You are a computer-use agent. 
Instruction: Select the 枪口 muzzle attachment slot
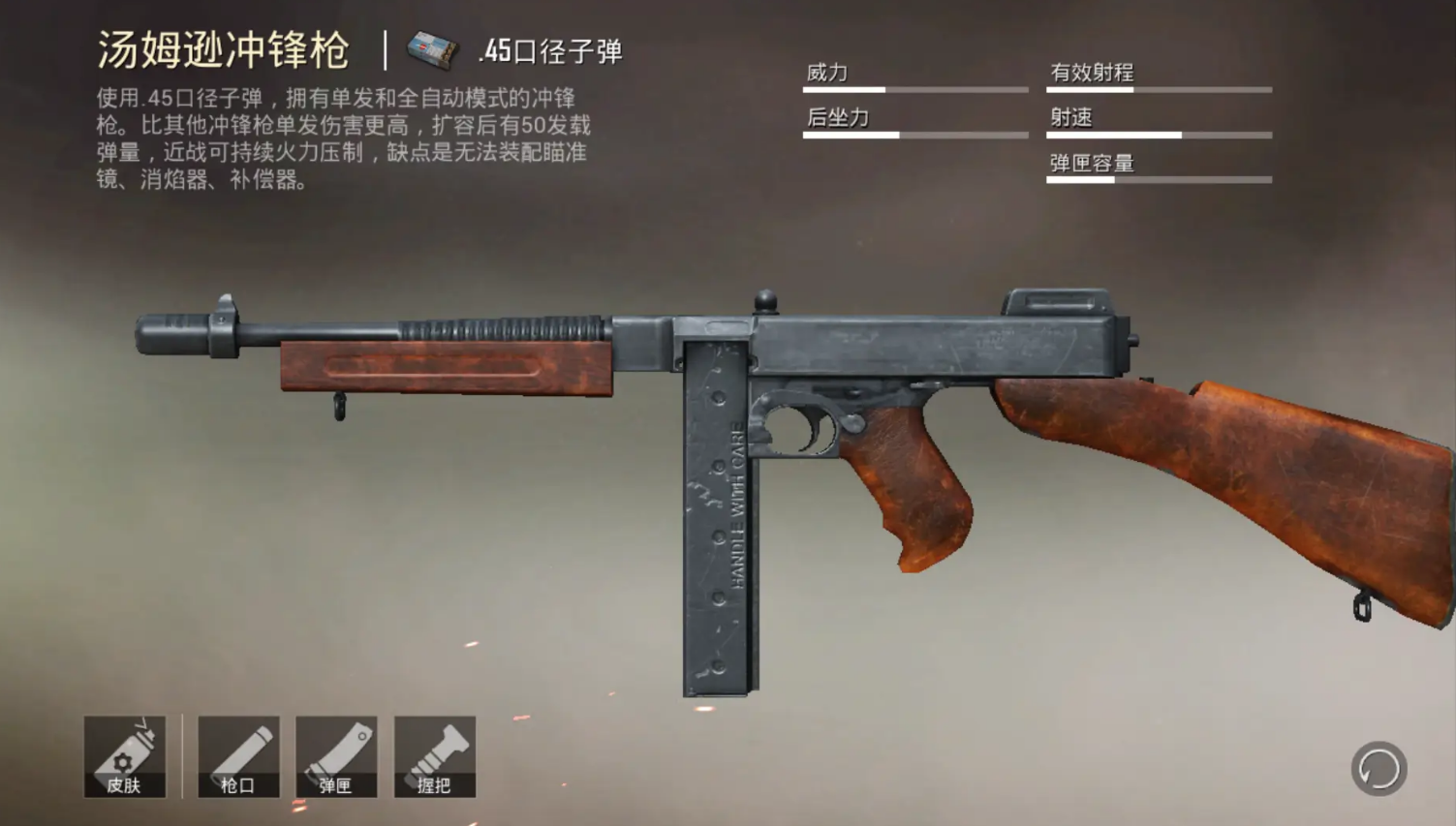[238, 756]
